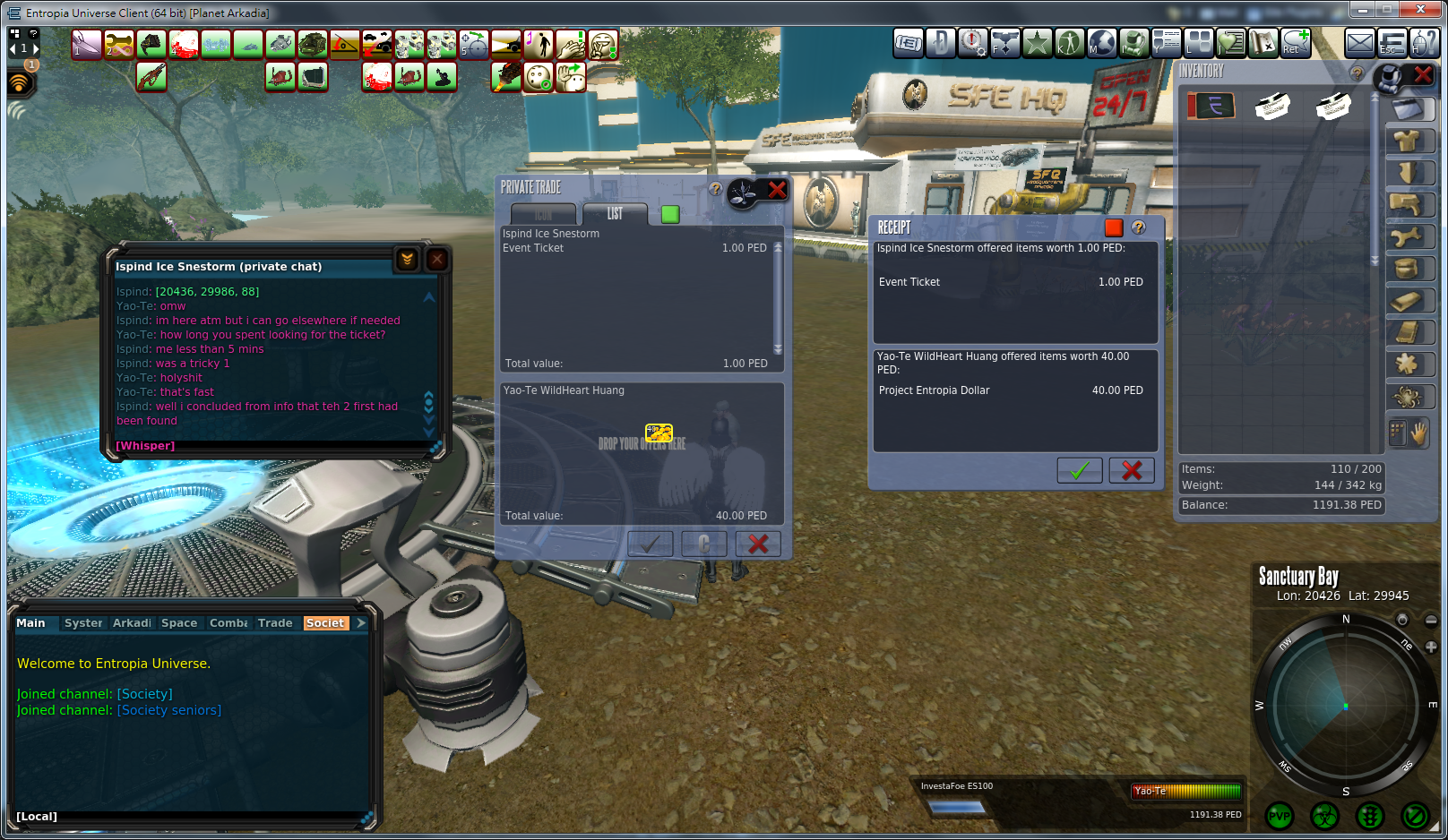1448x840 pixels.
Task: Cancel the trade using bottom red X
Action: pyautogui.click(x=758, y=544)
